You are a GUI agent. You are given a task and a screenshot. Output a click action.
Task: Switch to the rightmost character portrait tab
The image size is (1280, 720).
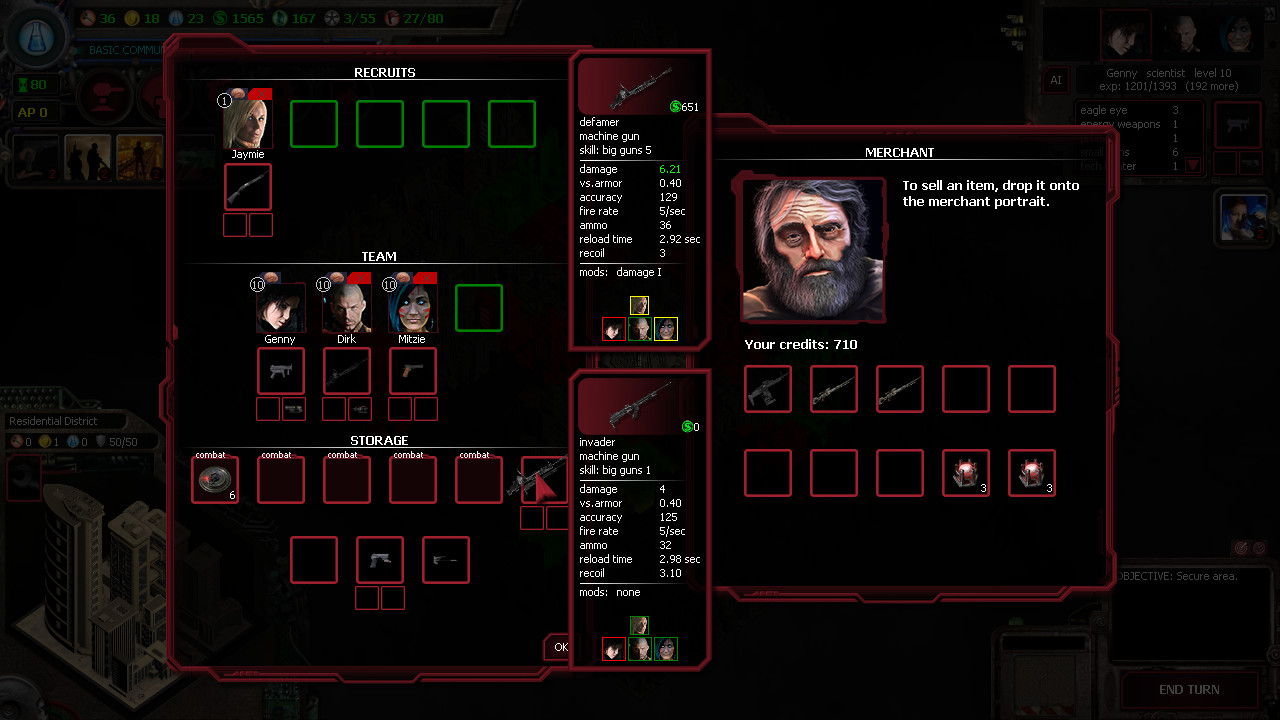click(1238, 33)
